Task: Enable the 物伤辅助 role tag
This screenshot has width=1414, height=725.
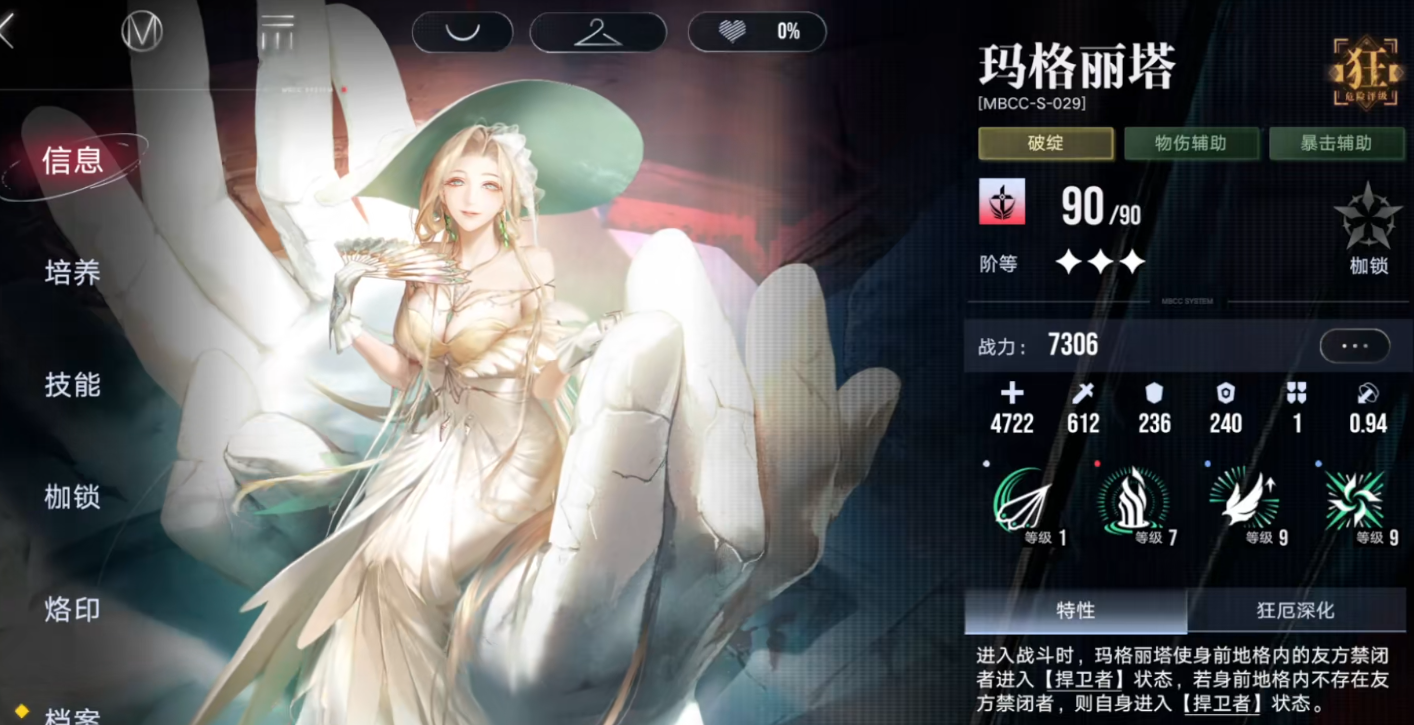Action: (x=1191, y=143)
